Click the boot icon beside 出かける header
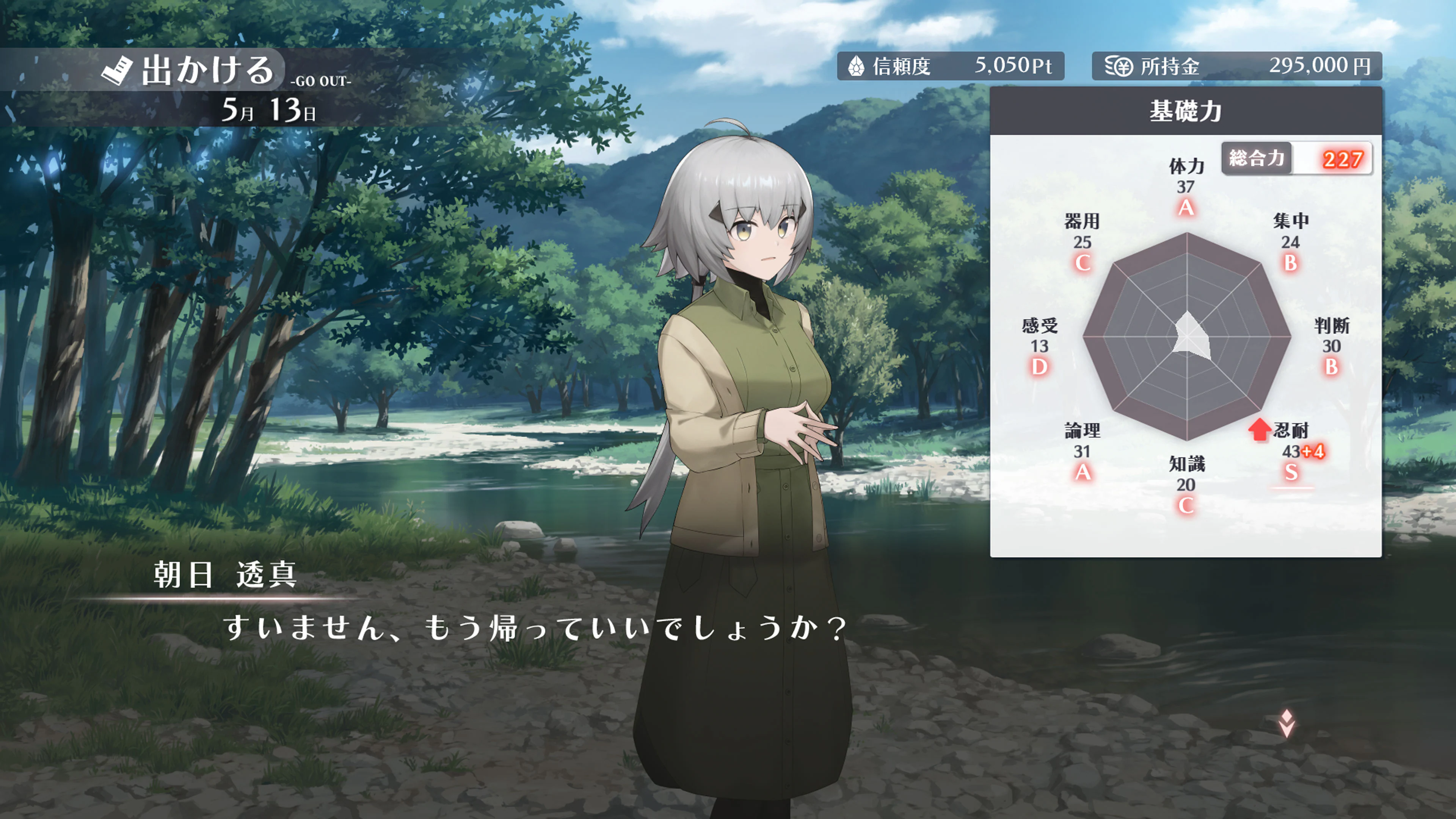 (118, 68)
